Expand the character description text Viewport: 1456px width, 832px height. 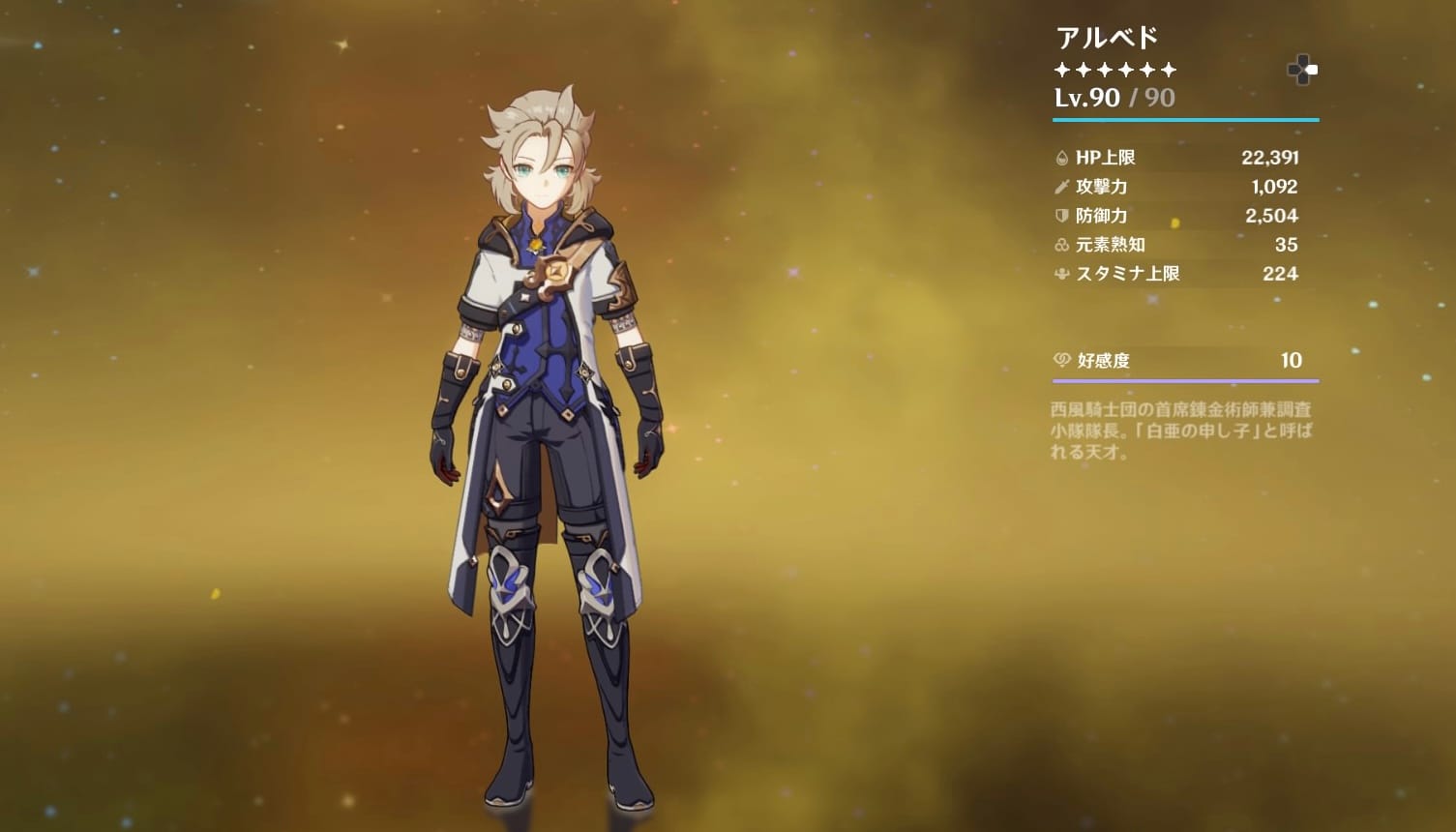pos(1182,431)
